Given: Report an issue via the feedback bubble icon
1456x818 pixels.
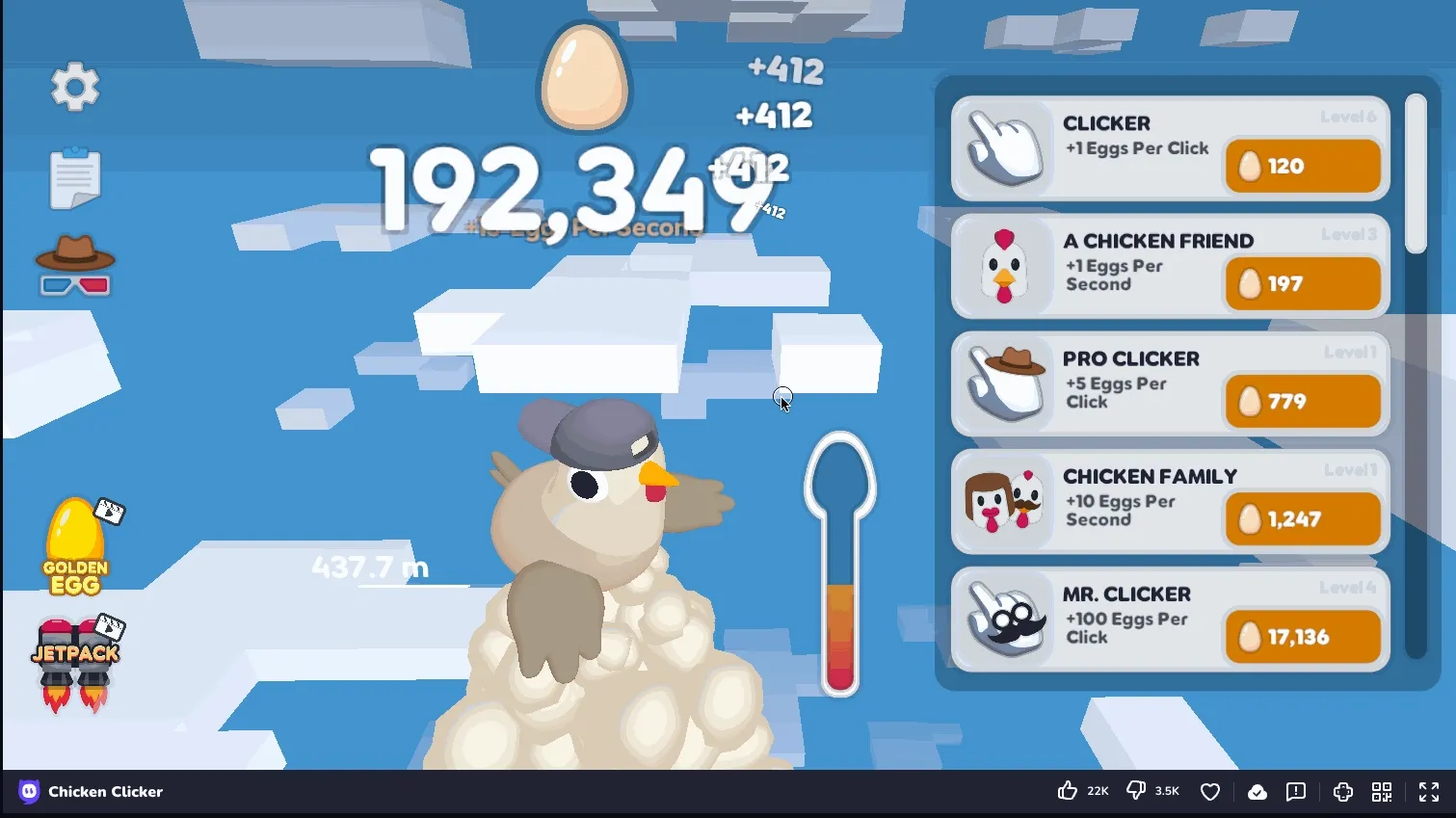Looking at the screenshot, I should tap(1295, 791).
